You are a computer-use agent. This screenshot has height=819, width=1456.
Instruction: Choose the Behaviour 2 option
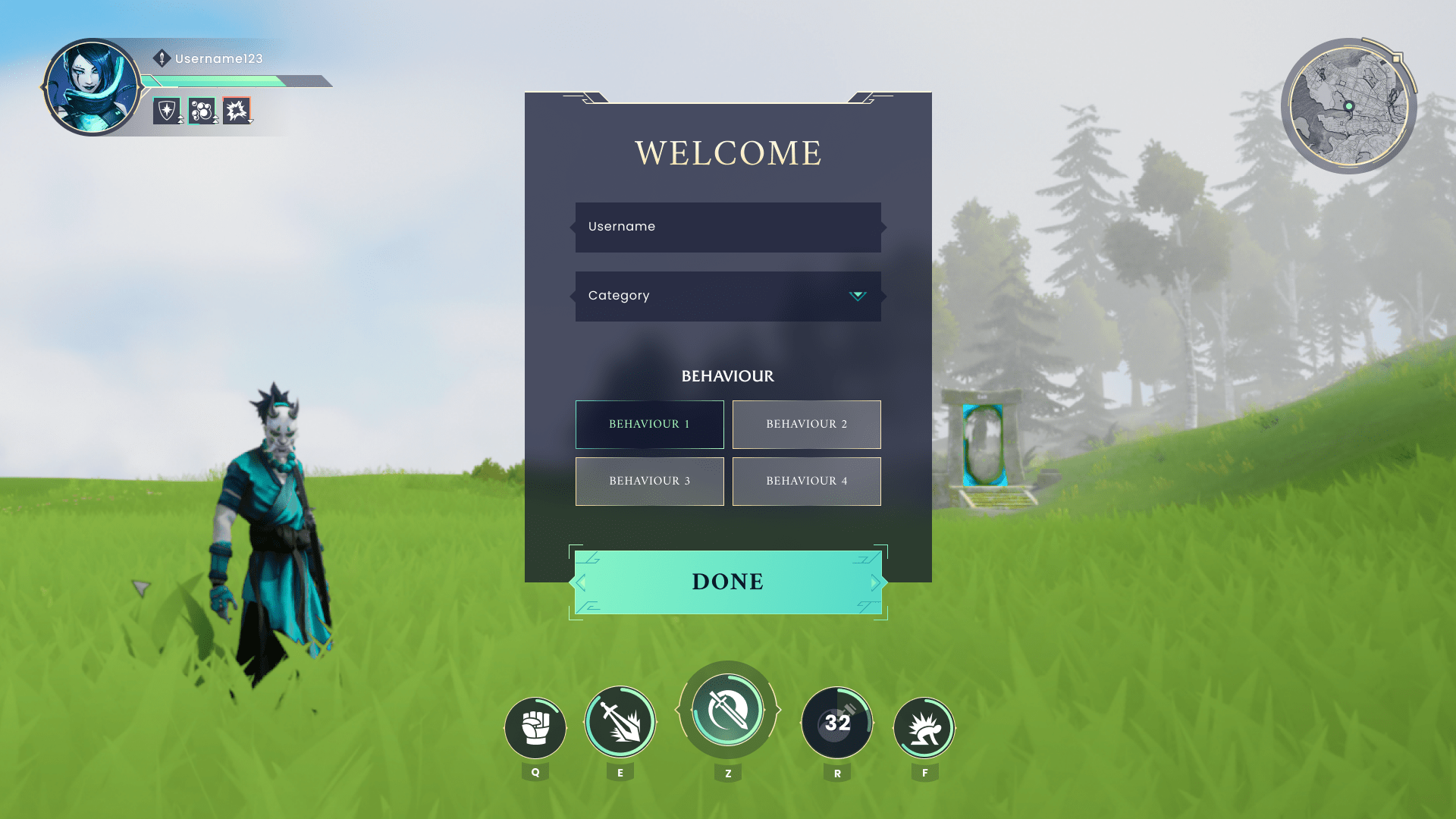coord(806,424)
